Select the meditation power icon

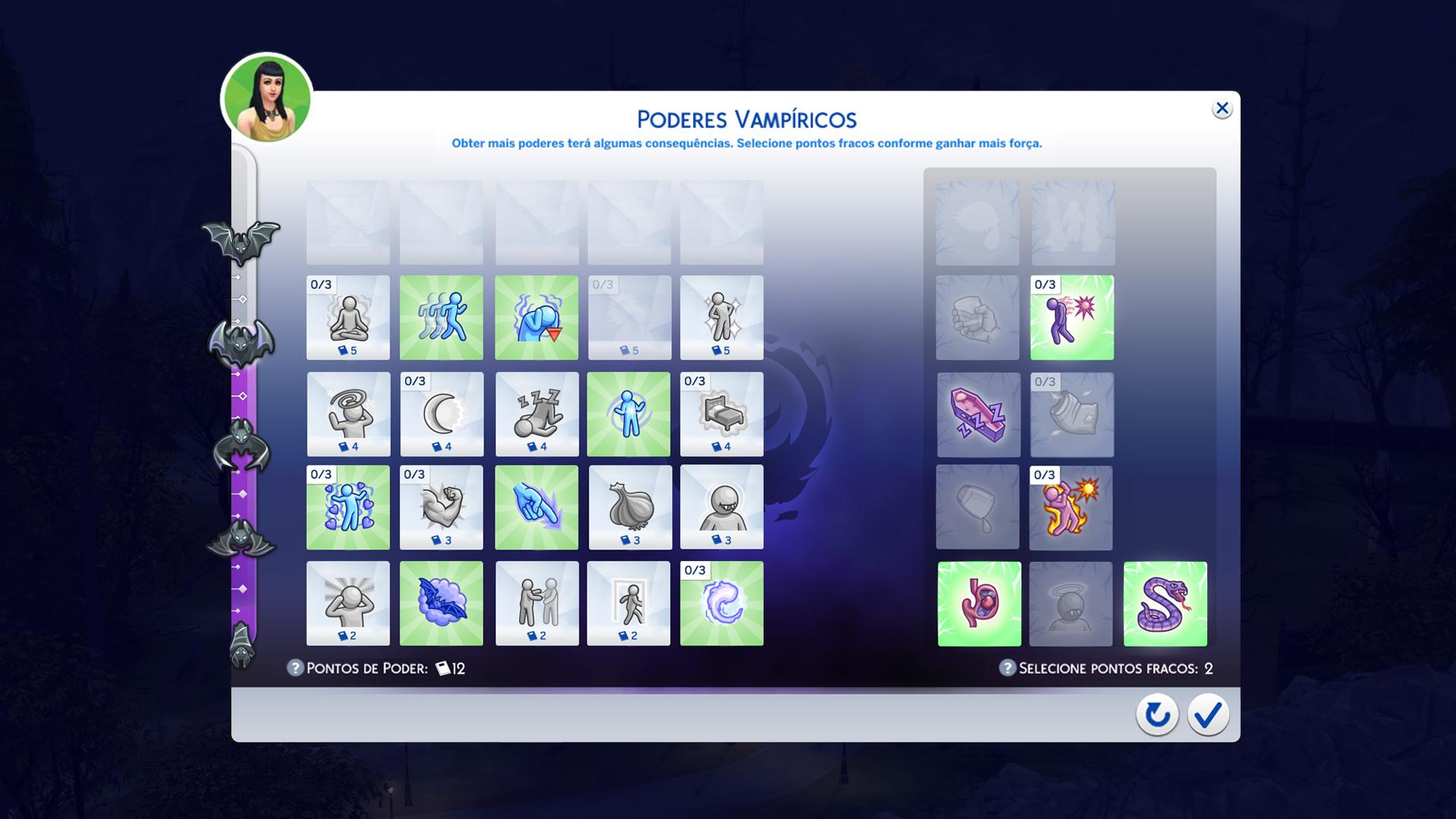pos(347,318)
